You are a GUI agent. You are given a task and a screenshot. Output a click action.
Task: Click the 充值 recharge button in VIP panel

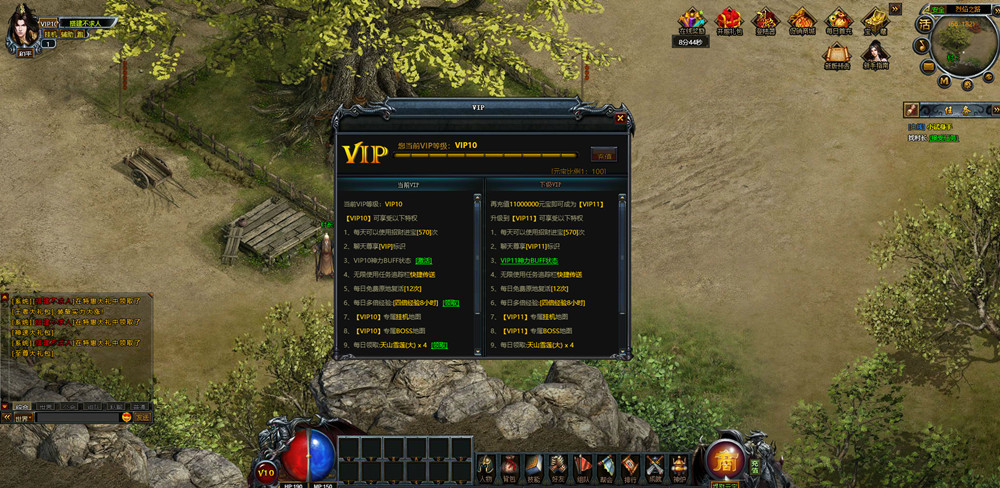click(603, 155)
